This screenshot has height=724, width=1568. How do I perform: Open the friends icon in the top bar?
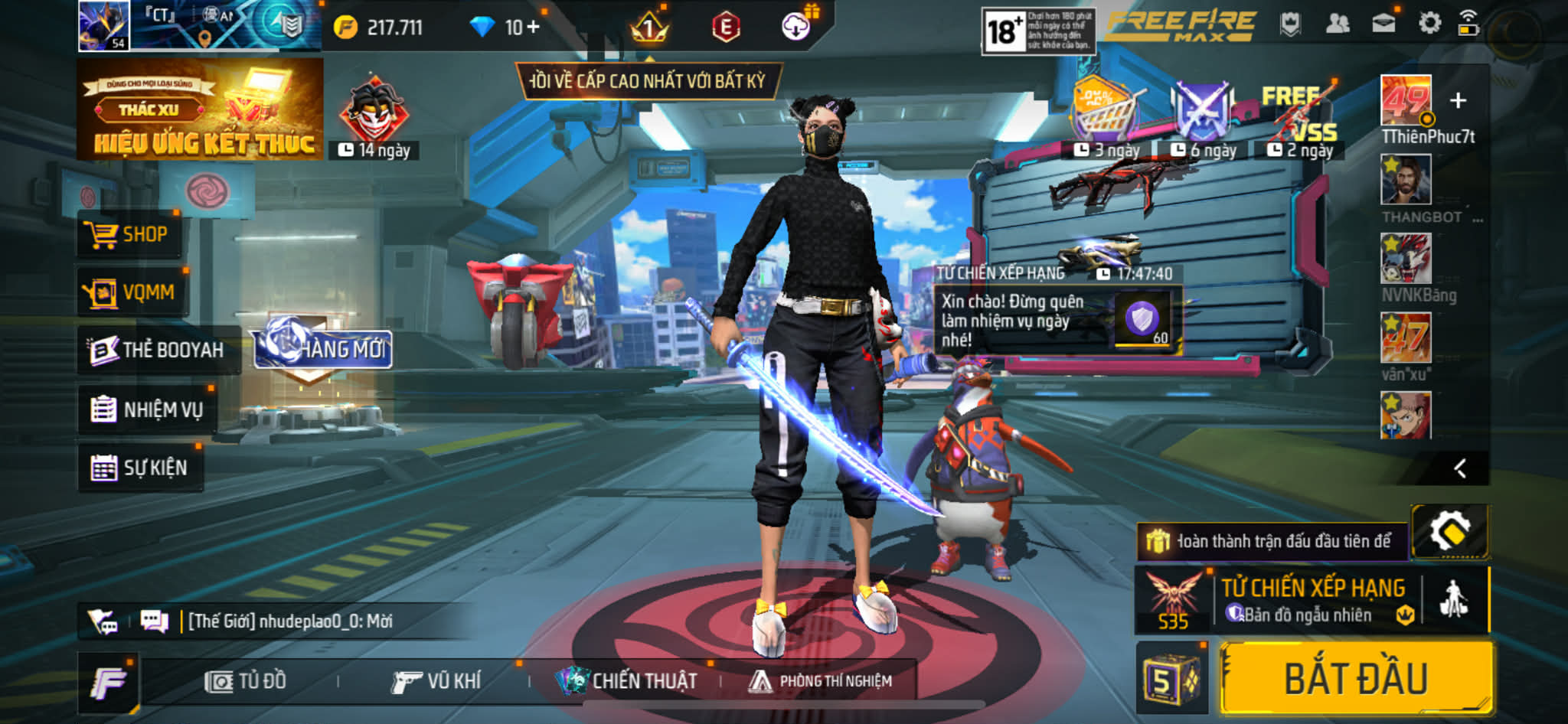pos(1337,24)
